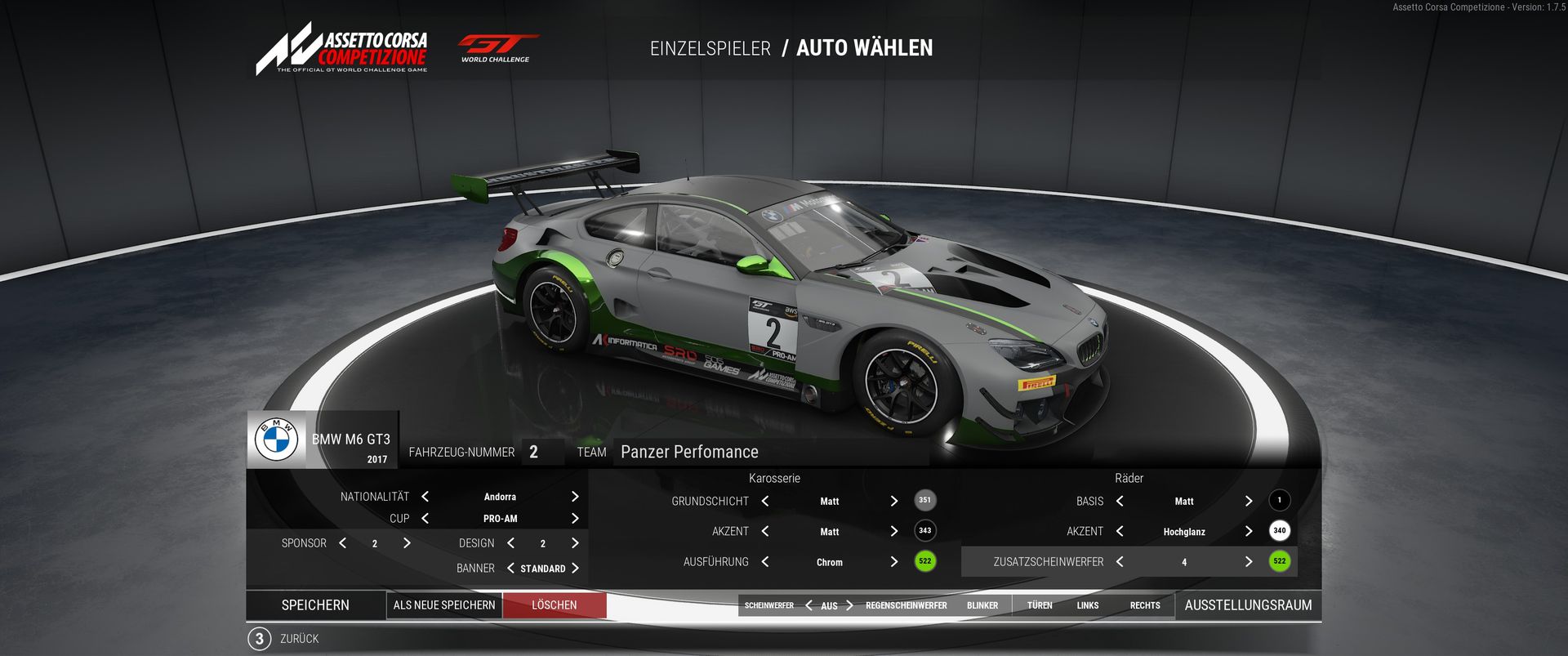1568x656 pixels.
Task: Advance the Design value to next
Action: pyautogui.click(x=575, y=543)
